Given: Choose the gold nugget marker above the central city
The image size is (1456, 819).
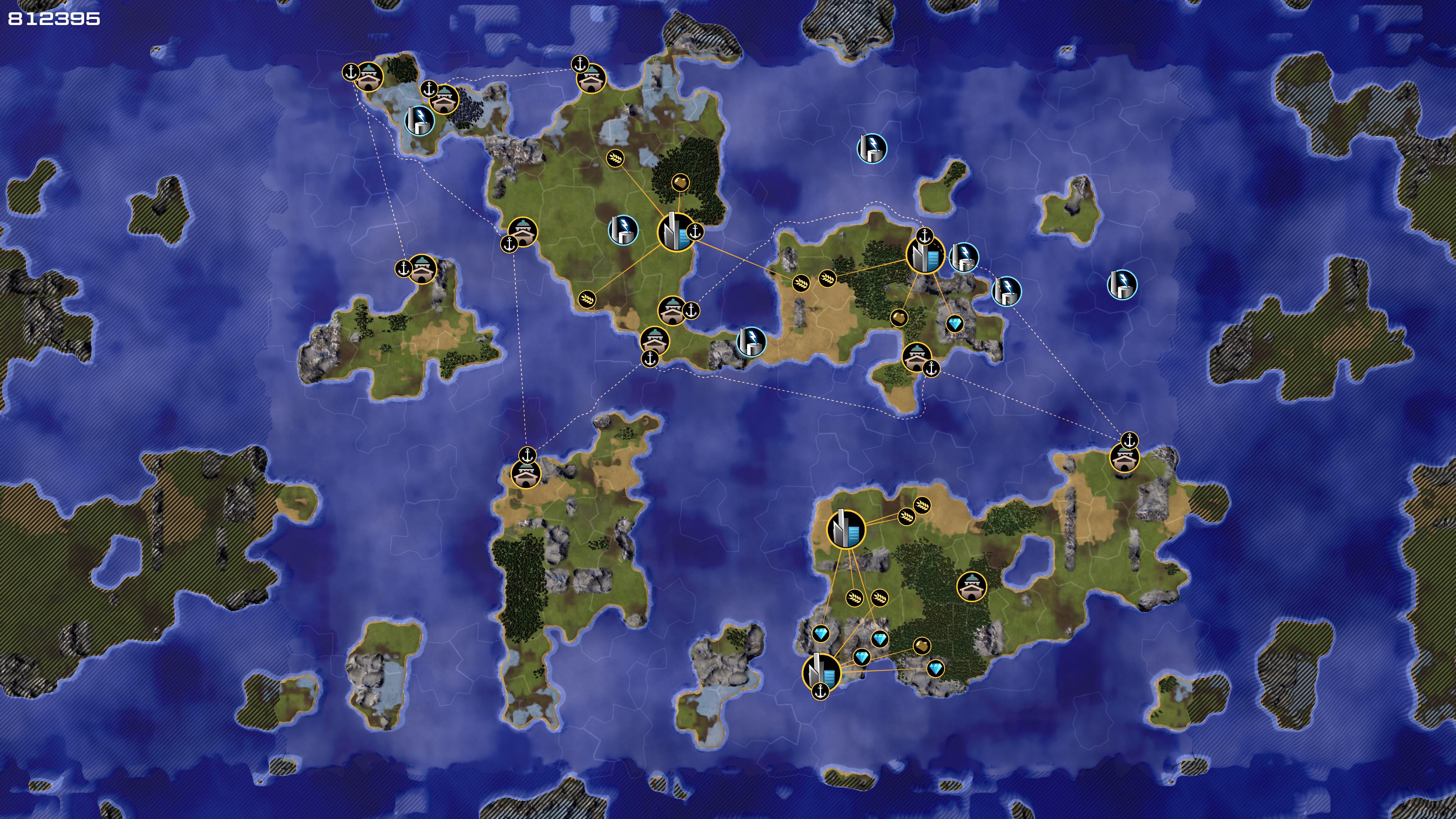Looking at the screenshot, I should tap(681, 182).
